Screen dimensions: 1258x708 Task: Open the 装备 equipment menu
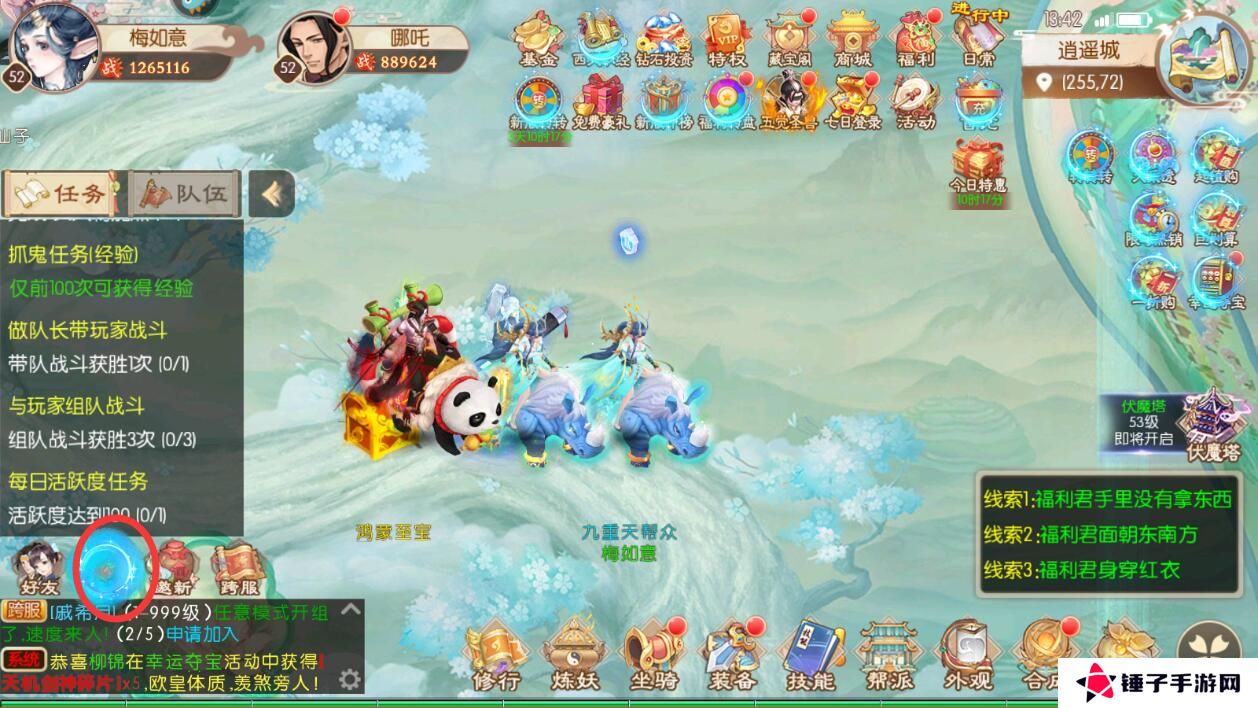732,655
